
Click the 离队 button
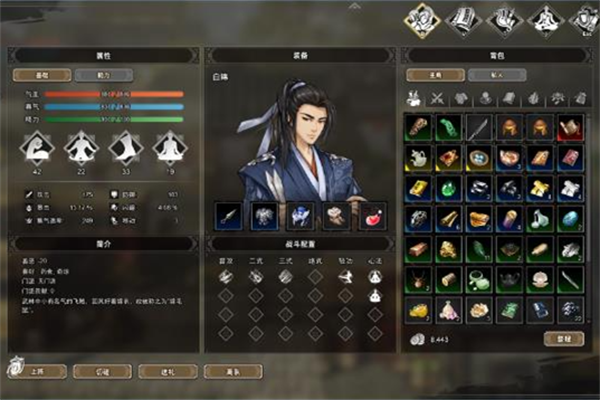click(x=228, y=371)
